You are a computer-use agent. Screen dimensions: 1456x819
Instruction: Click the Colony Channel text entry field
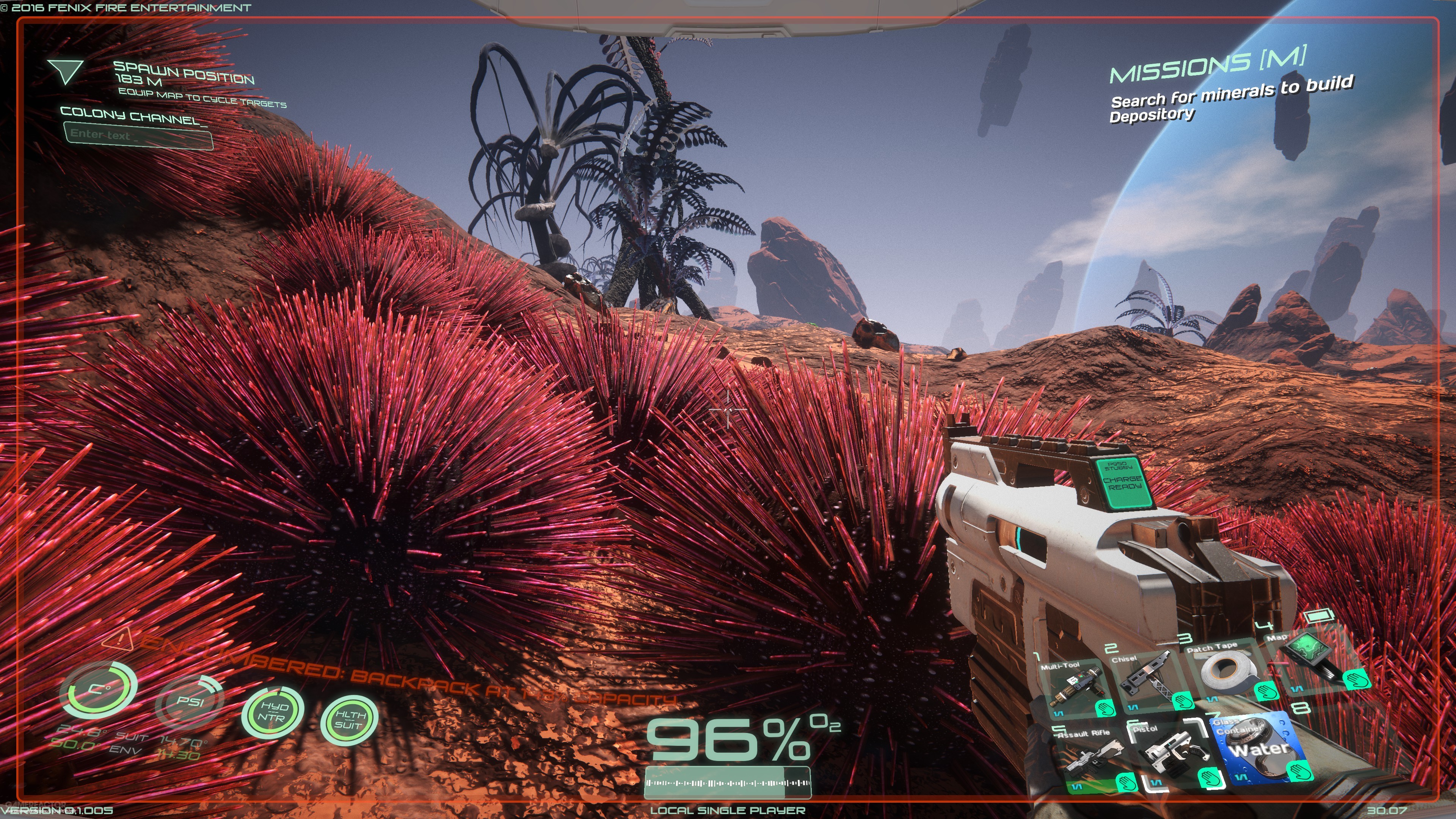pos(140,136)
